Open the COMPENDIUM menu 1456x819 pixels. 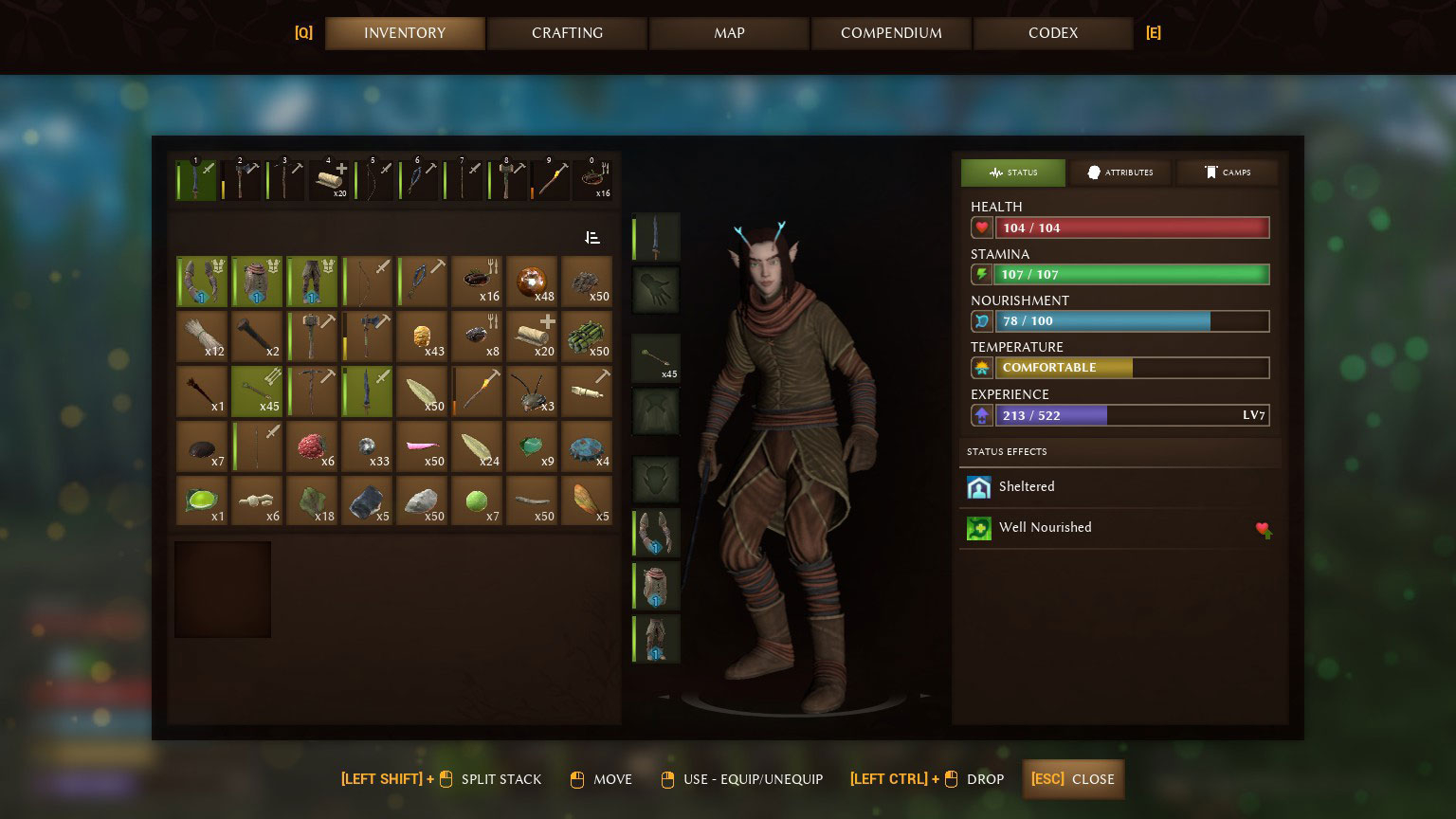[x=890, y=33]
